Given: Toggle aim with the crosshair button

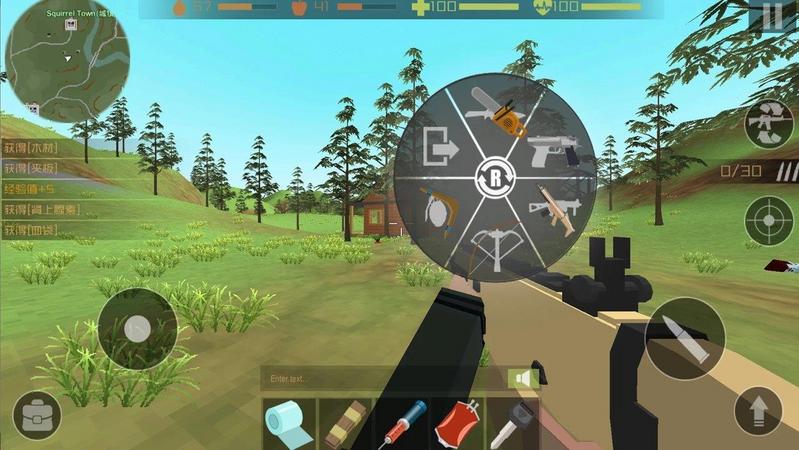Looking at the screenshot, I should pos(769,220).
